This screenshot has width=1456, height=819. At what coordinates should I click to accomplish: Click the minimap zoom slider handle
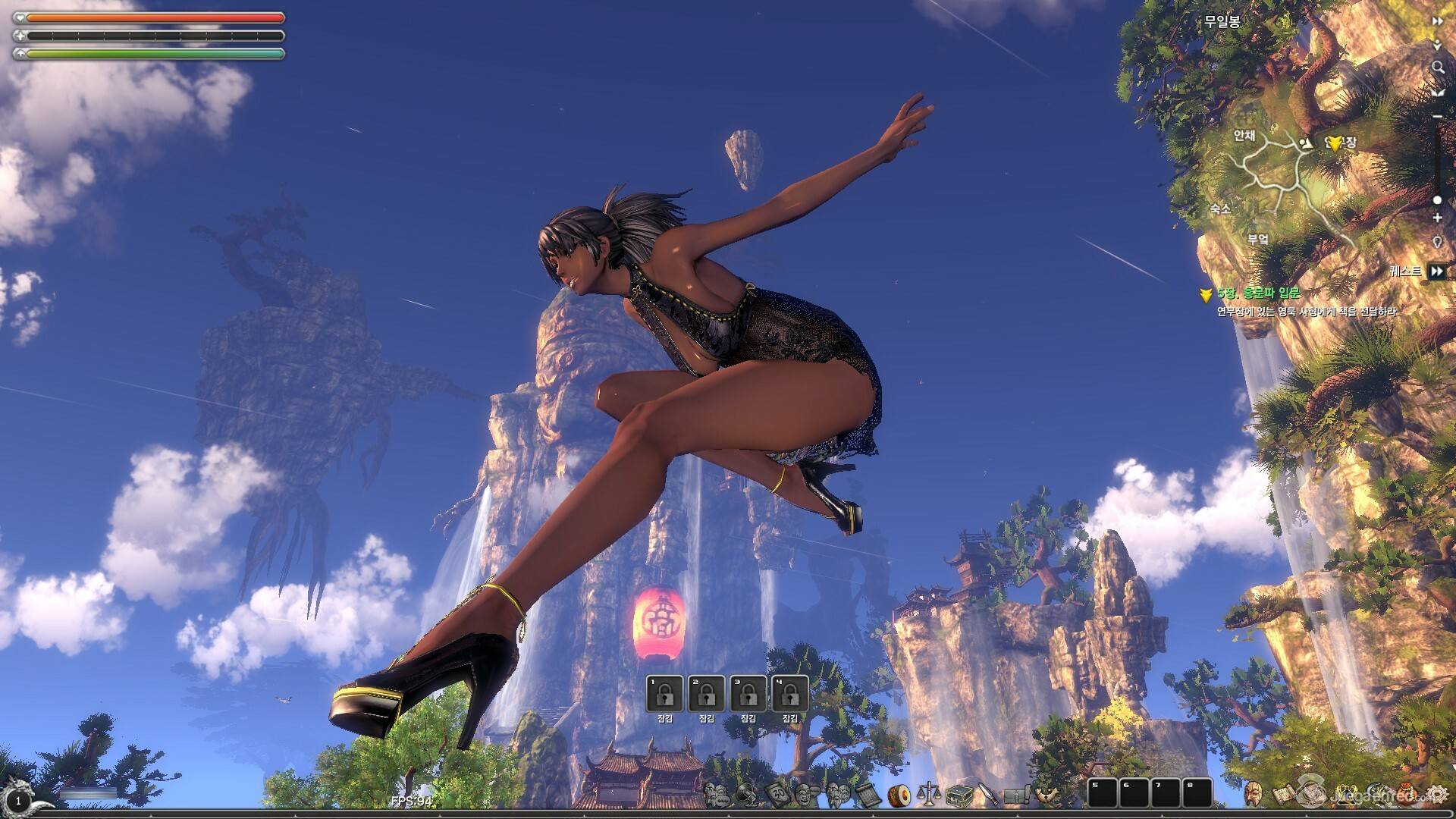(1437, 200)
